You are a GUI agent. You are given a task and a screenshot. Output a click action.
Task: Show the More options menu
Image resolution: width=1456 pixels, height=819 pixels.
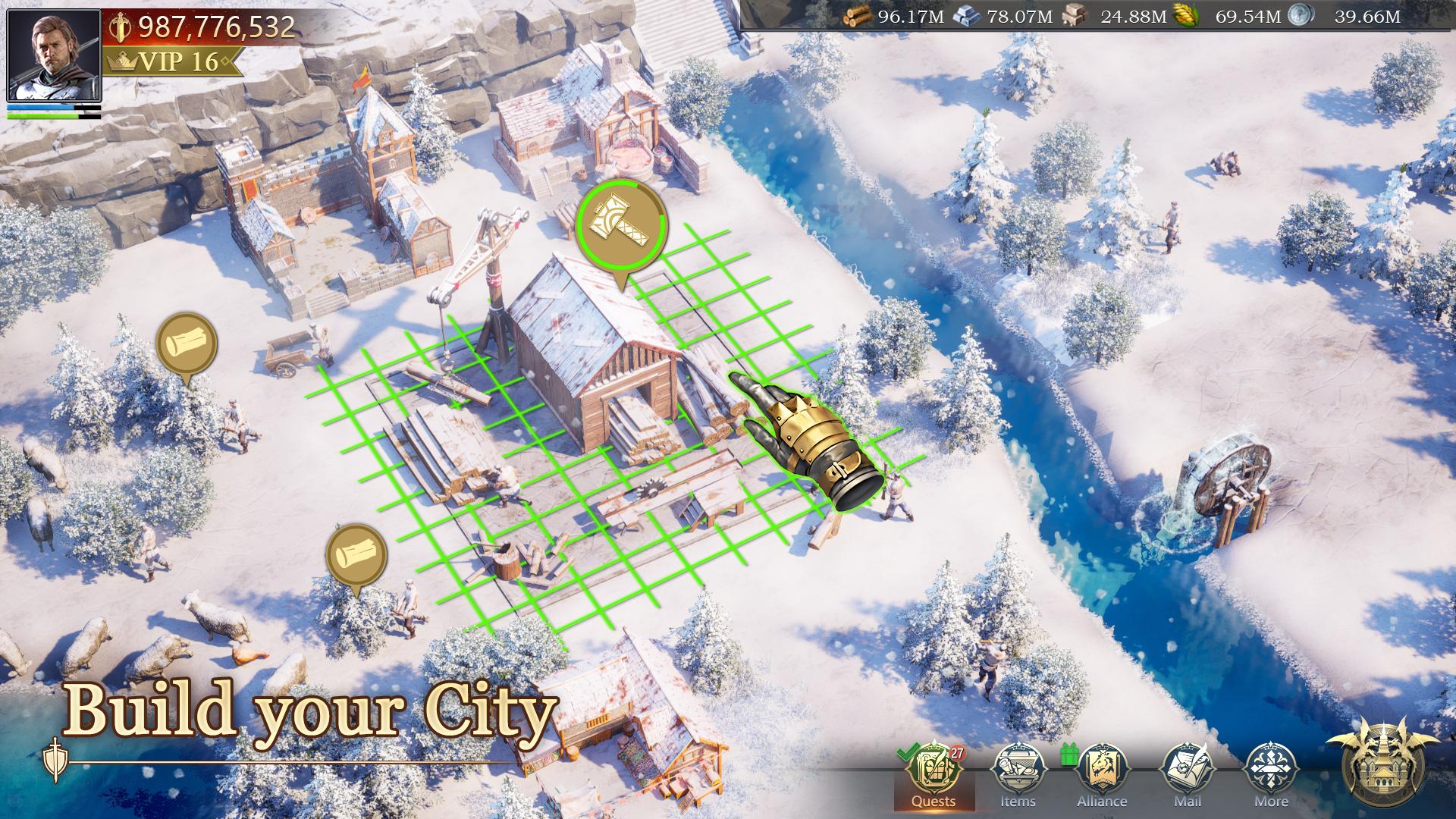(x=1271, y=773)
